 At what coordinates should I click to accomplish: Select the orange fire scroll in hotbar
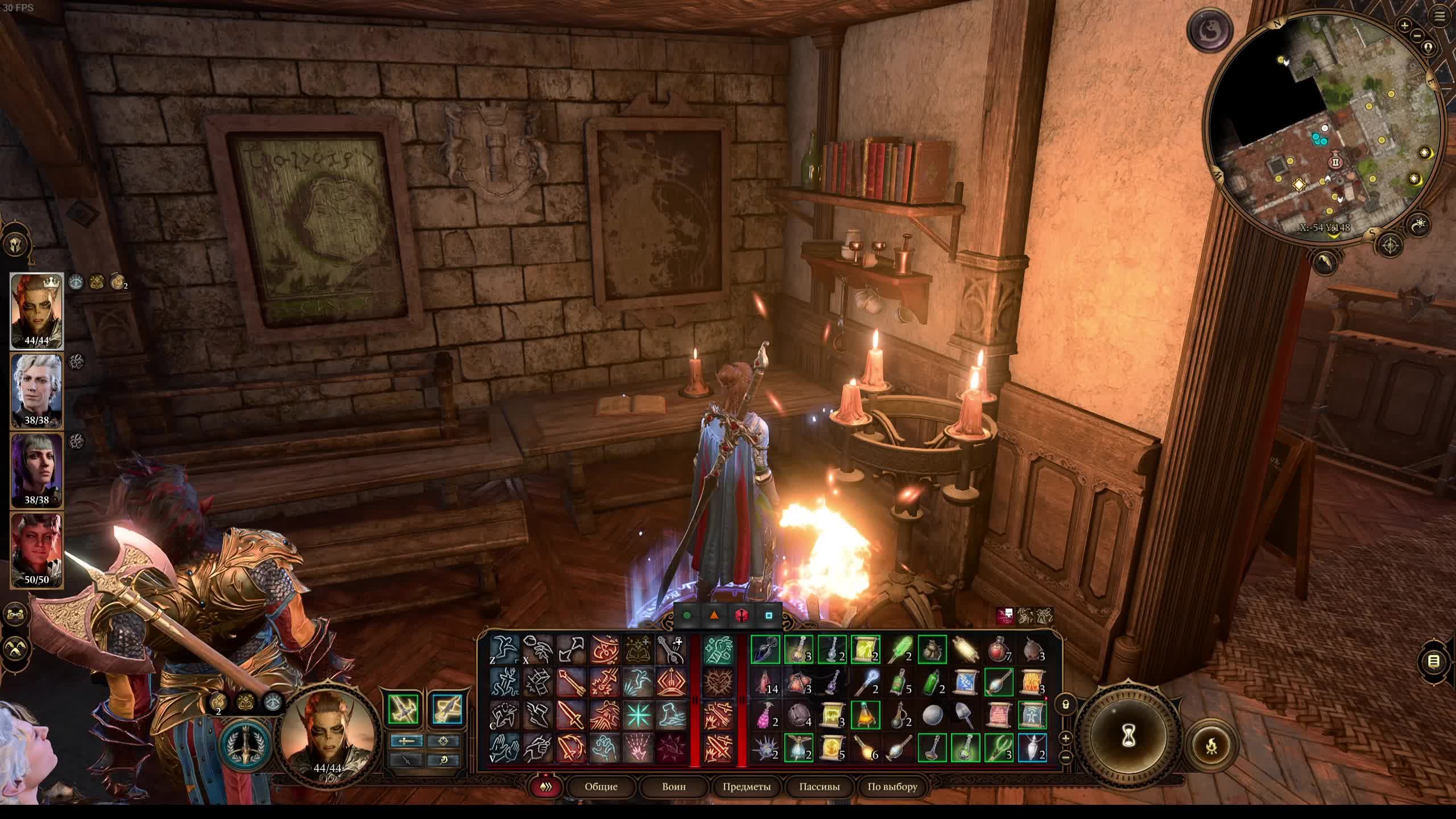tap(1032, 682)
